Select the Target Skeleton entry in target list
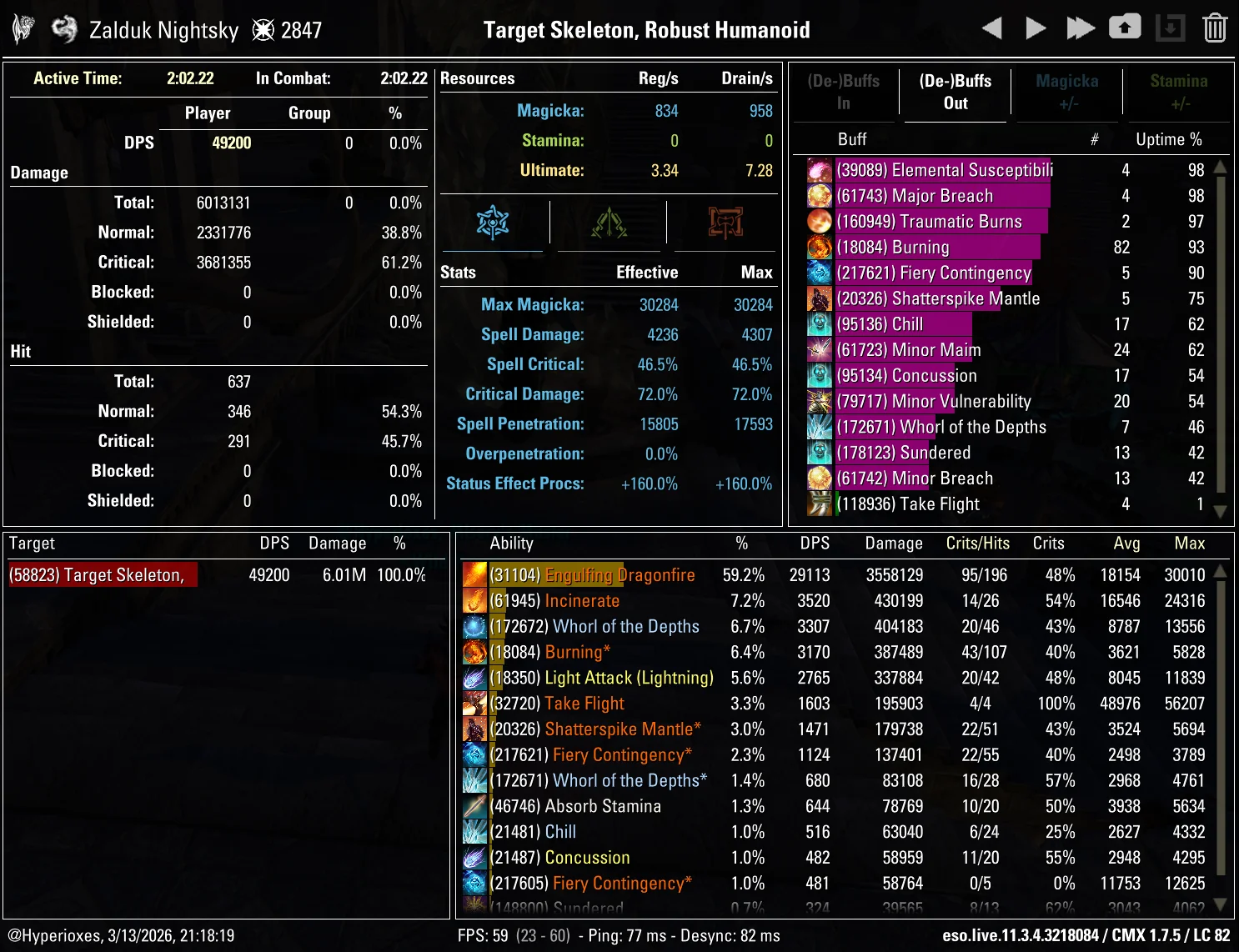1239x952 pixels. [102, 574]
